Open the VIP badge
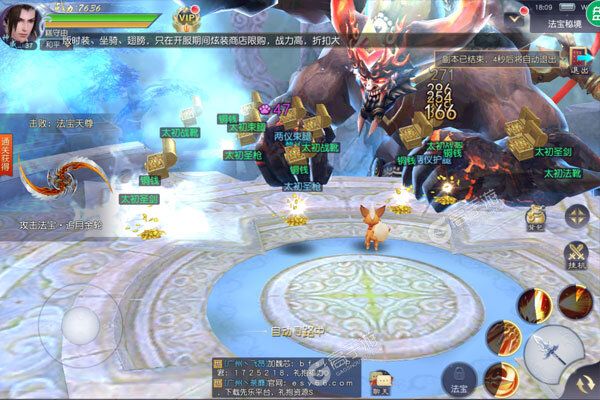600x400 pixels. [x=186, y=19]
